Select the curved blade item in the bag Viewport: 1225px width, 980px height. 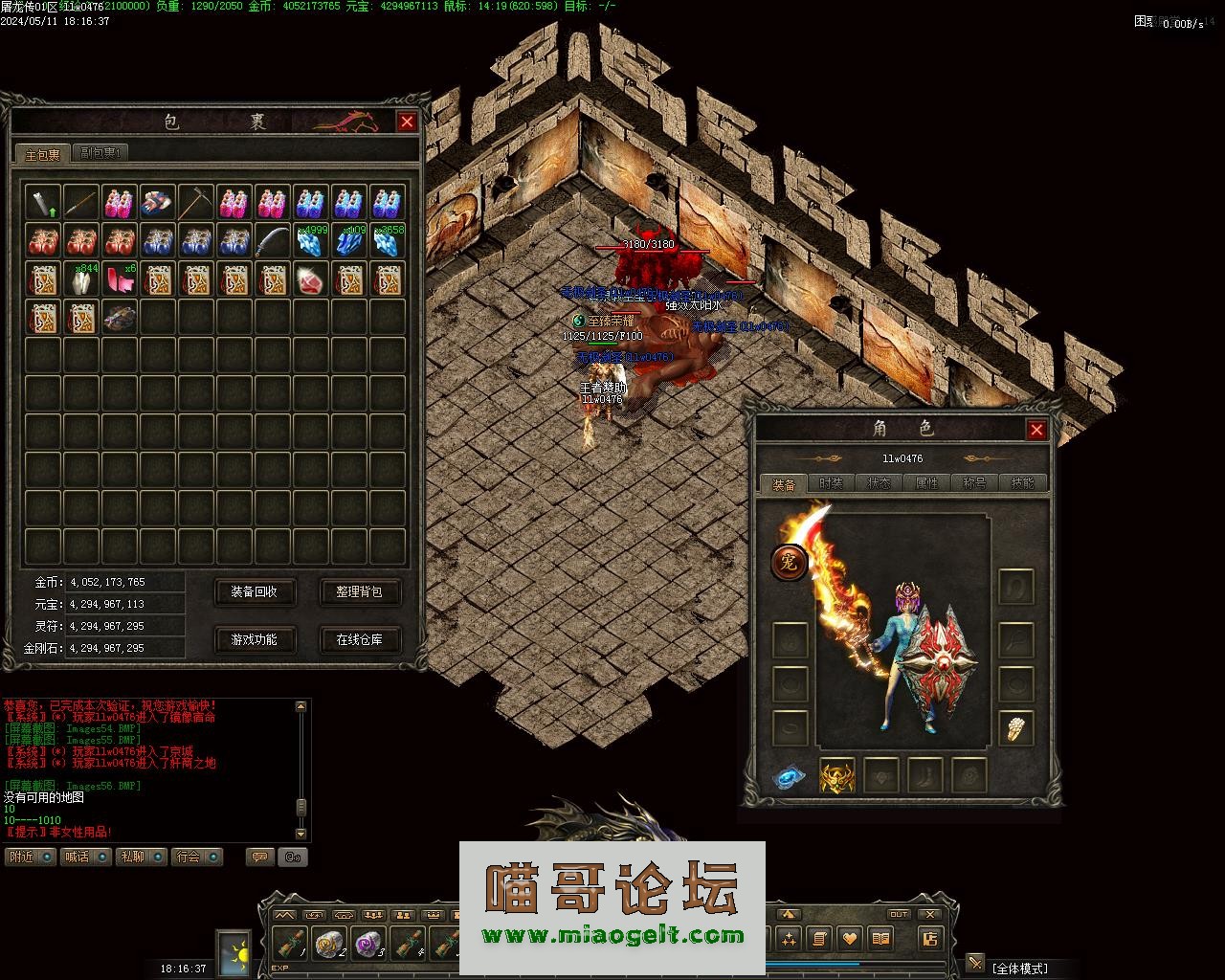[273, 241]
